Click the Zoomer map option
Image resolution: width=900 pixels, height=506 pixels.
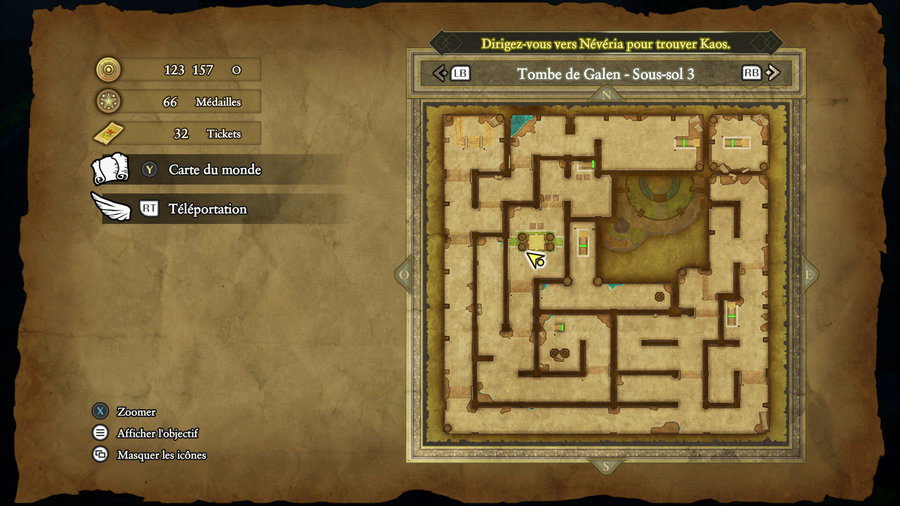tap(136, 412)
